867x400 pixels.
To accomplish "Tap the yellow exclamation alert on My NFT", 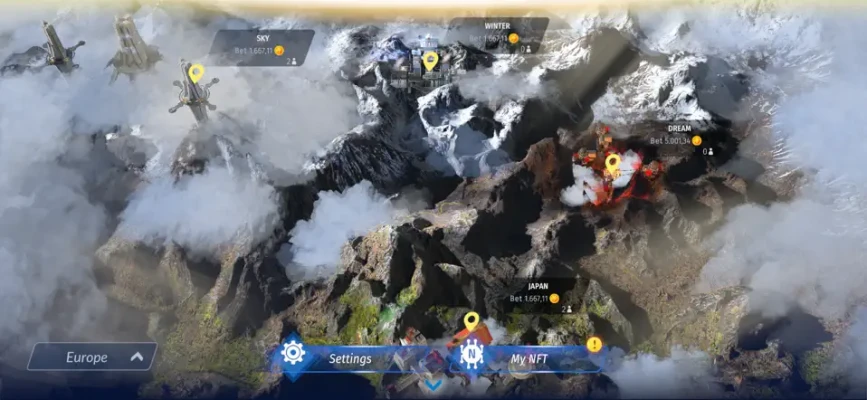I will [x=594, y=344].
